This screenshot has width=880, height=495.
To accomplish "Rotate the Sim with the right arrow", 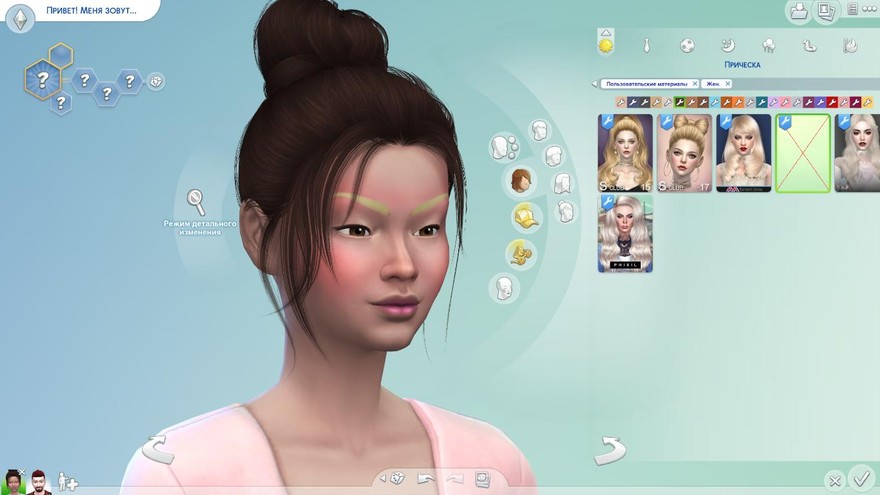I will point(609,450).
